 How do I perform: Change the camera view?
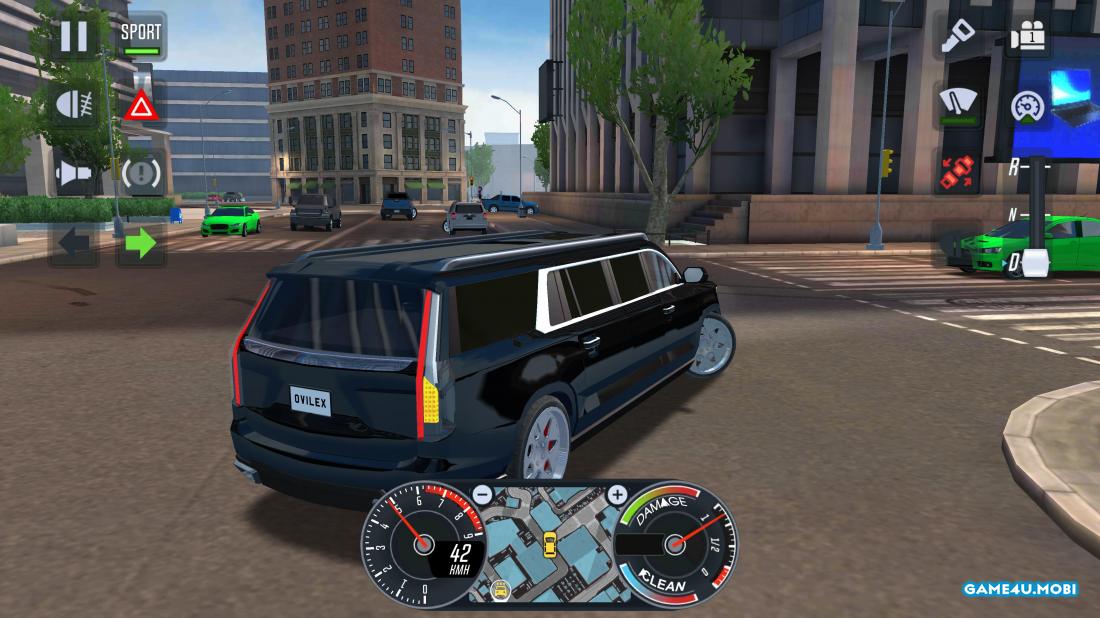coord(1027,37)
